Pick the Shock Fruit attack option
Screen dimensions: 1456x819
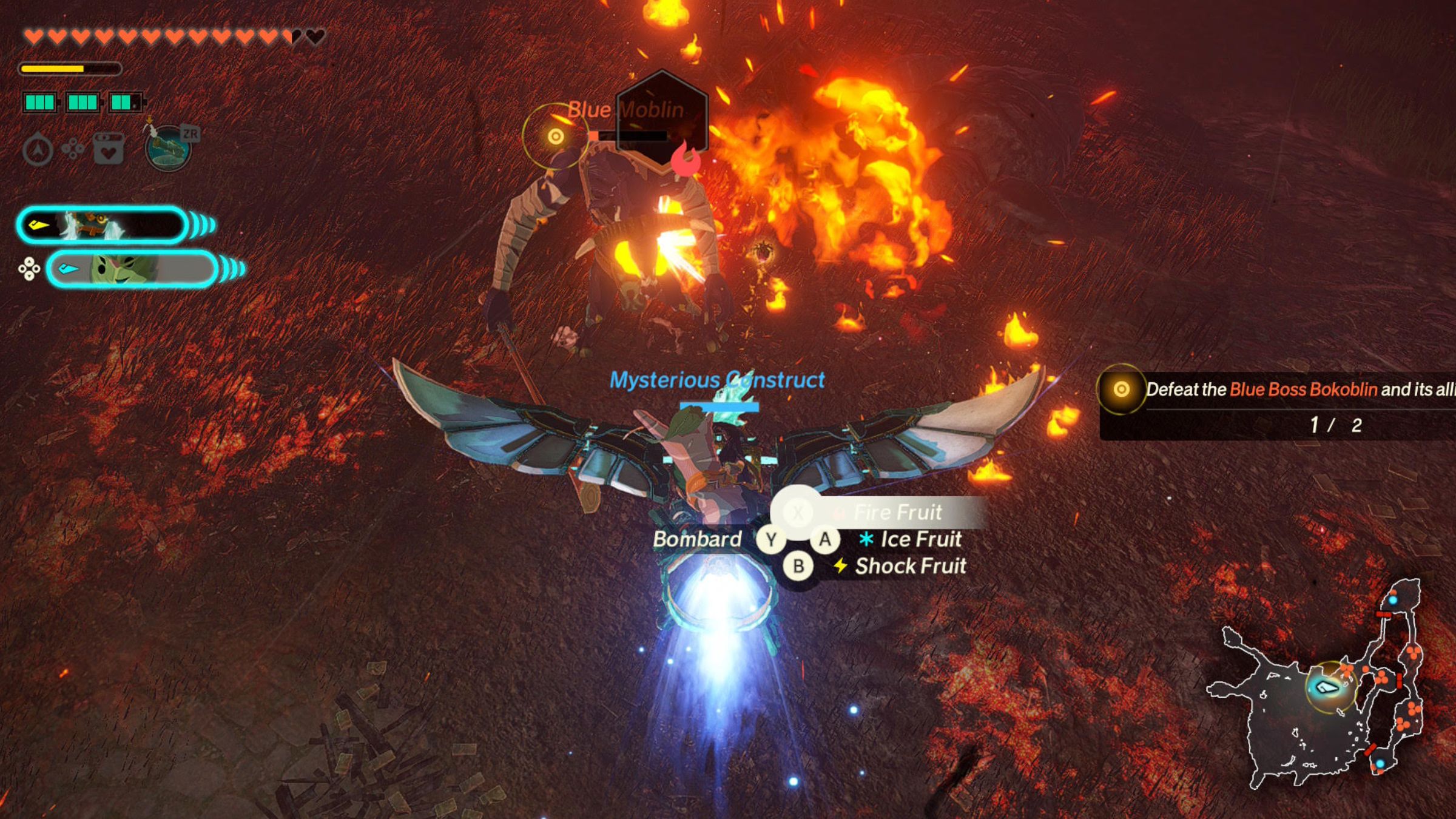909,566
